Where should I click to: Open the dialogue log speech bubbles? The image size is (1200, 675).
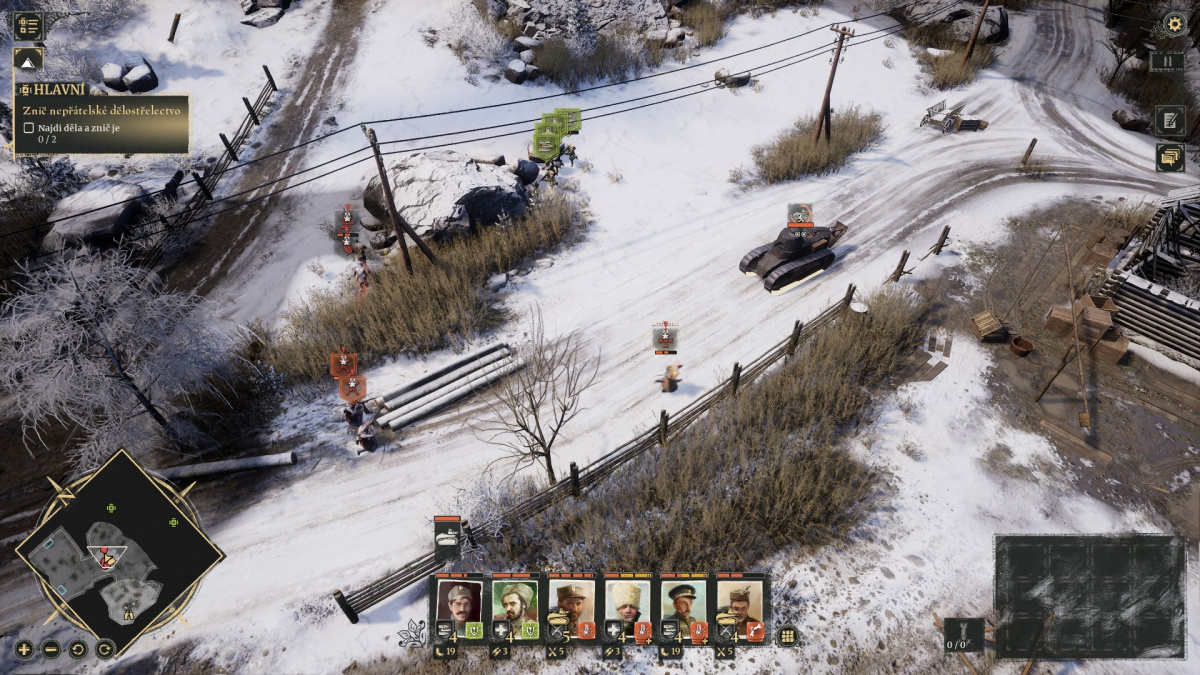(x=1169, y=157)
